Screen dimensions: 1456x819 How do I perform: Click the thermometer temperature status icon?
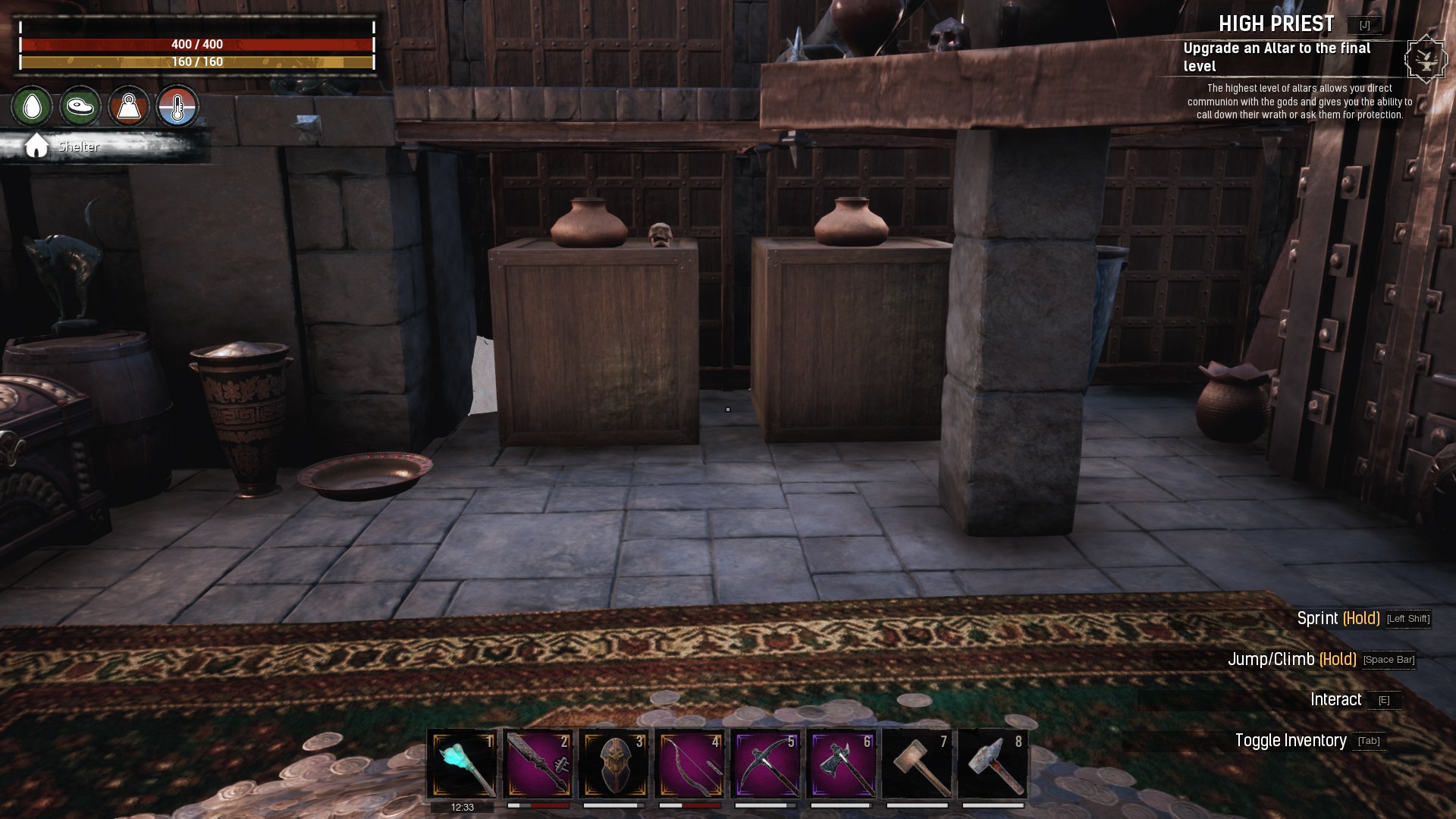(177, 106)
